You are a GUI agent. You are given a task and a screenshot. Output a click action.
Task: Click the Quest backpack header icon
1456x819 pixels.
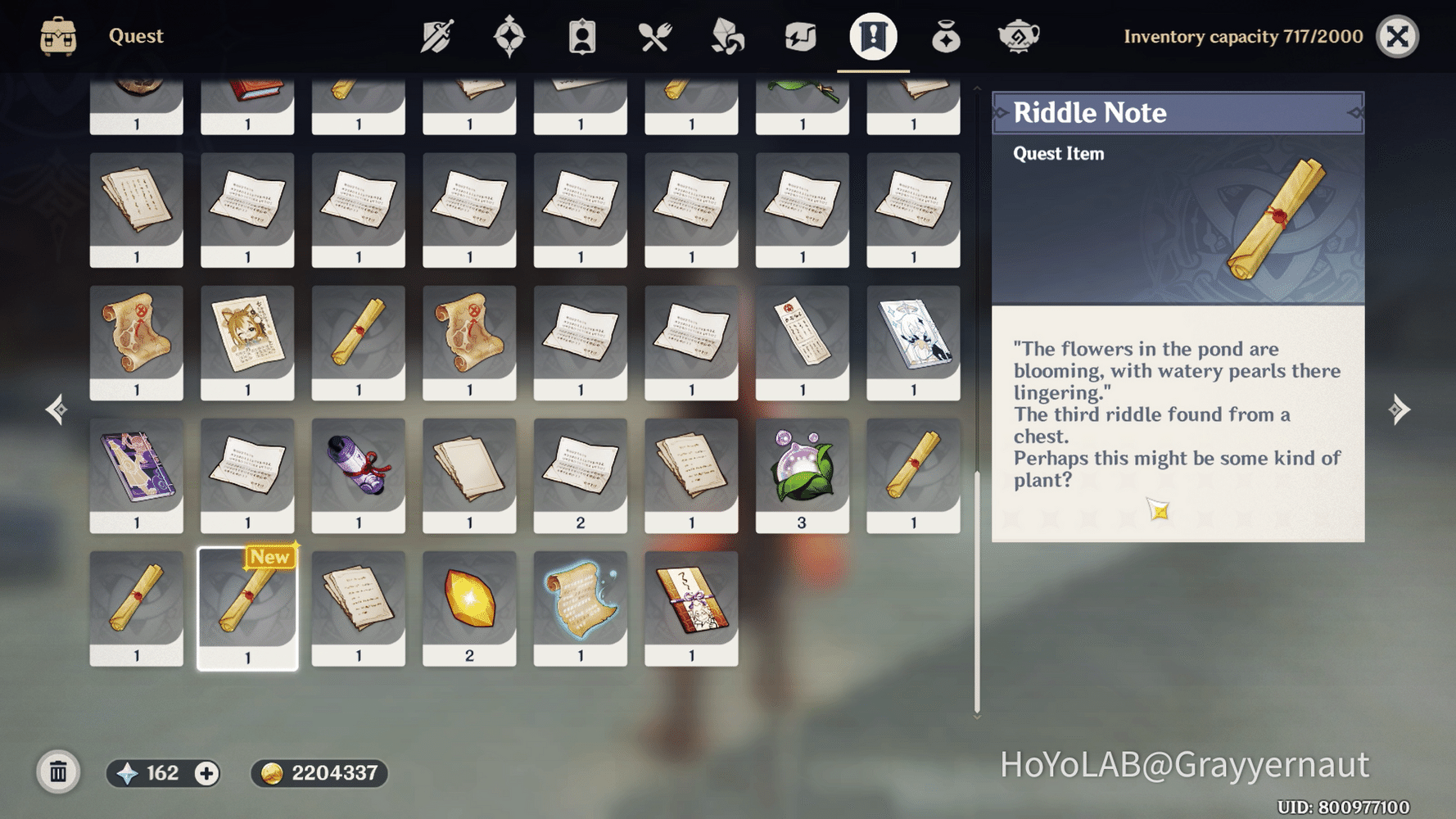coord(57,36)
